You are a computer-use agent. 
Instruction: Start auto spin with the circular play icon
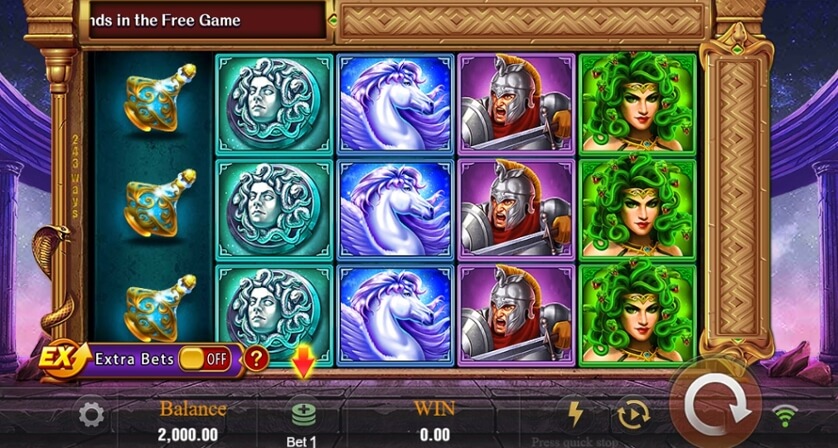(x=635, y=413)
